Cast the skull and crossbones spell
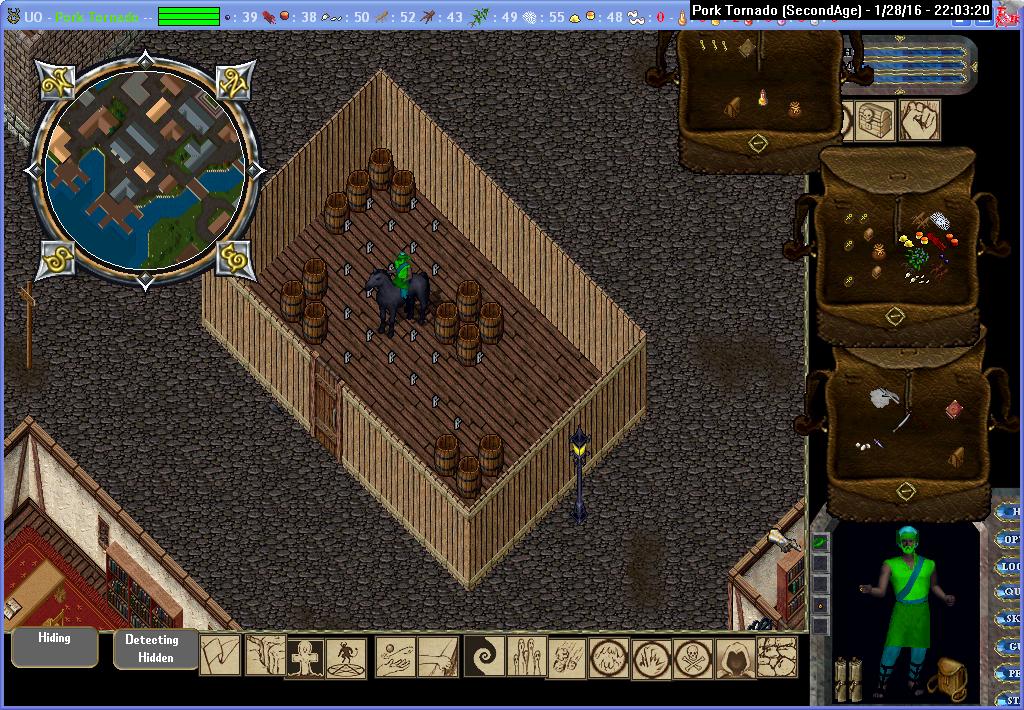The height and width of the screenshot is (710, 1024). [x=692, y=658]
